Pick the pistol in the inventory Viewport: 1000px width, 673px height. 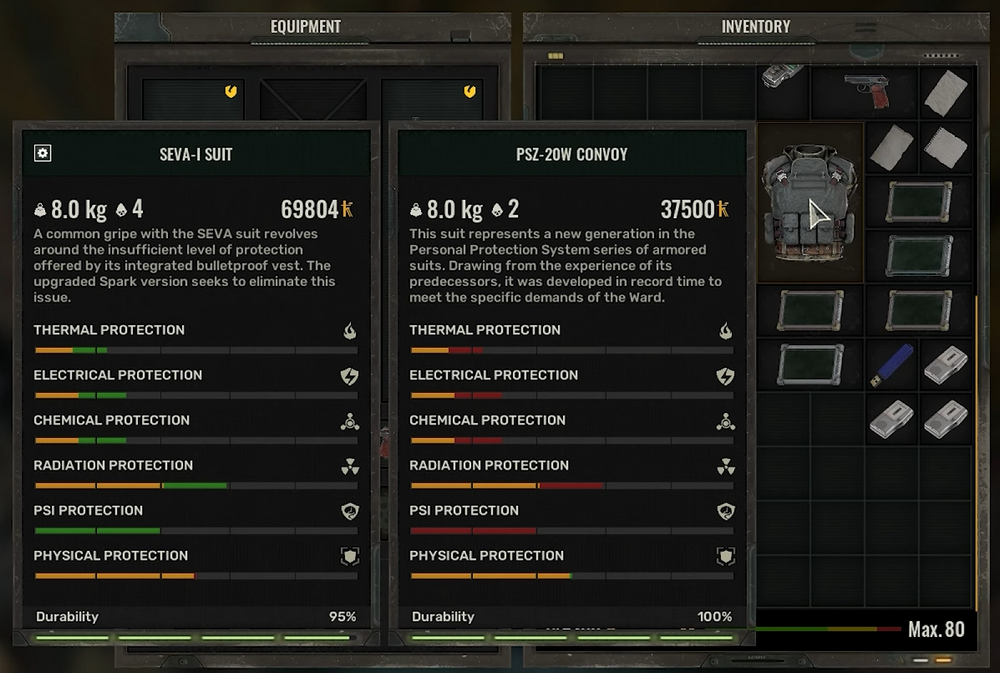865,90
